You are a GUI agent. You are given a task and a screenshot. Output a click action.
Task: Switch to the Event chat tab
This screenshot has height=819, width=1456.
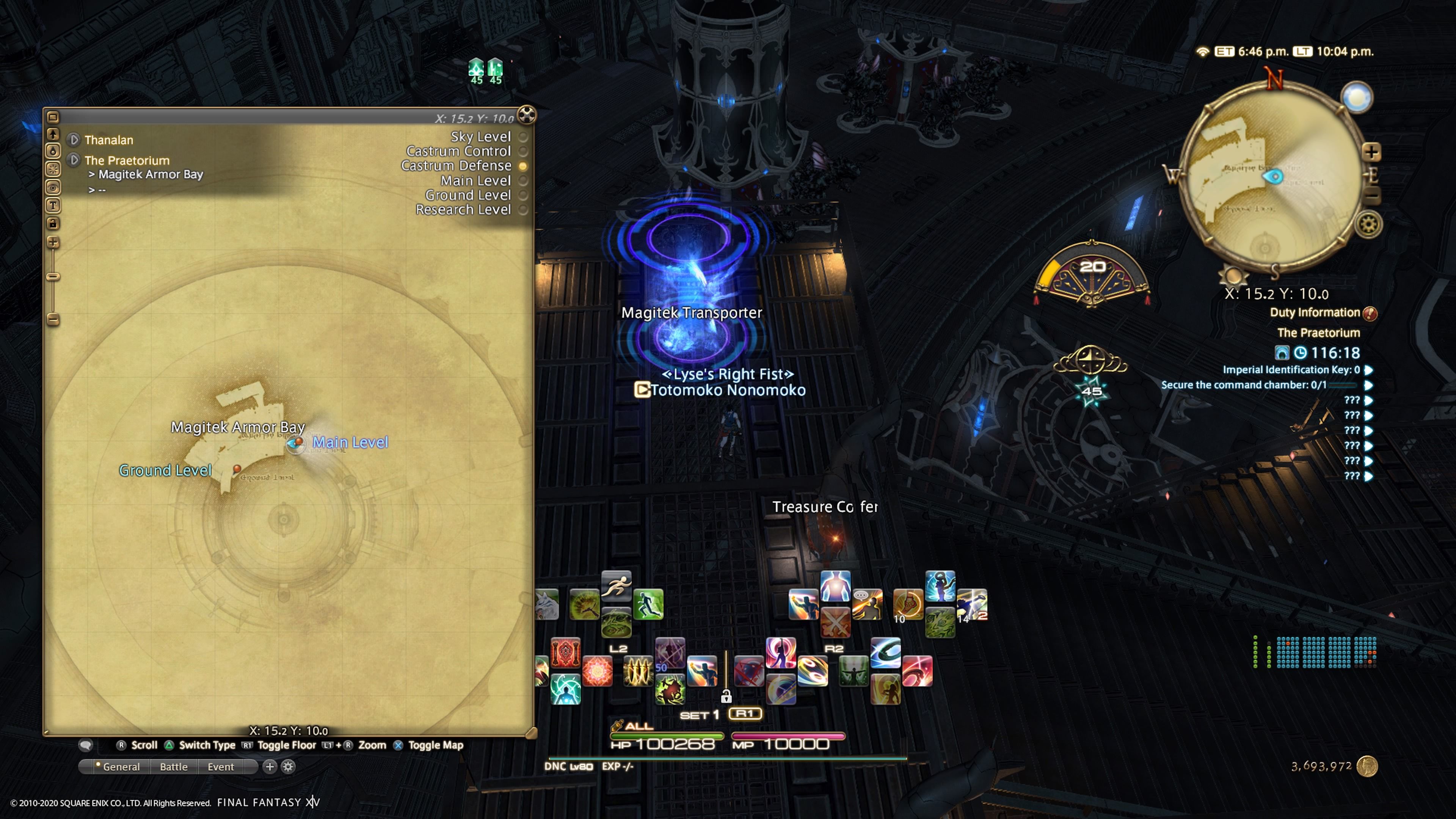pos(220,767)
